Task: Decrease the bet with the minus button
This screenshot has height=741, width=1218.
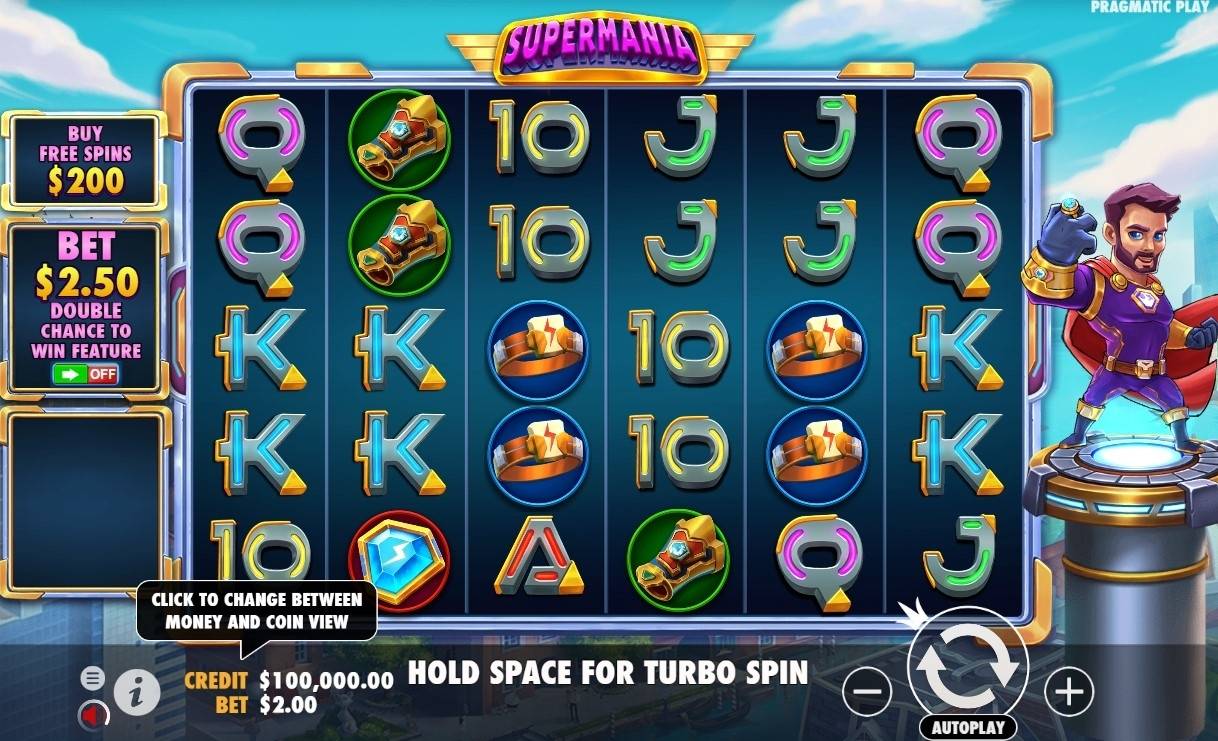Action: tap(867, 691)
